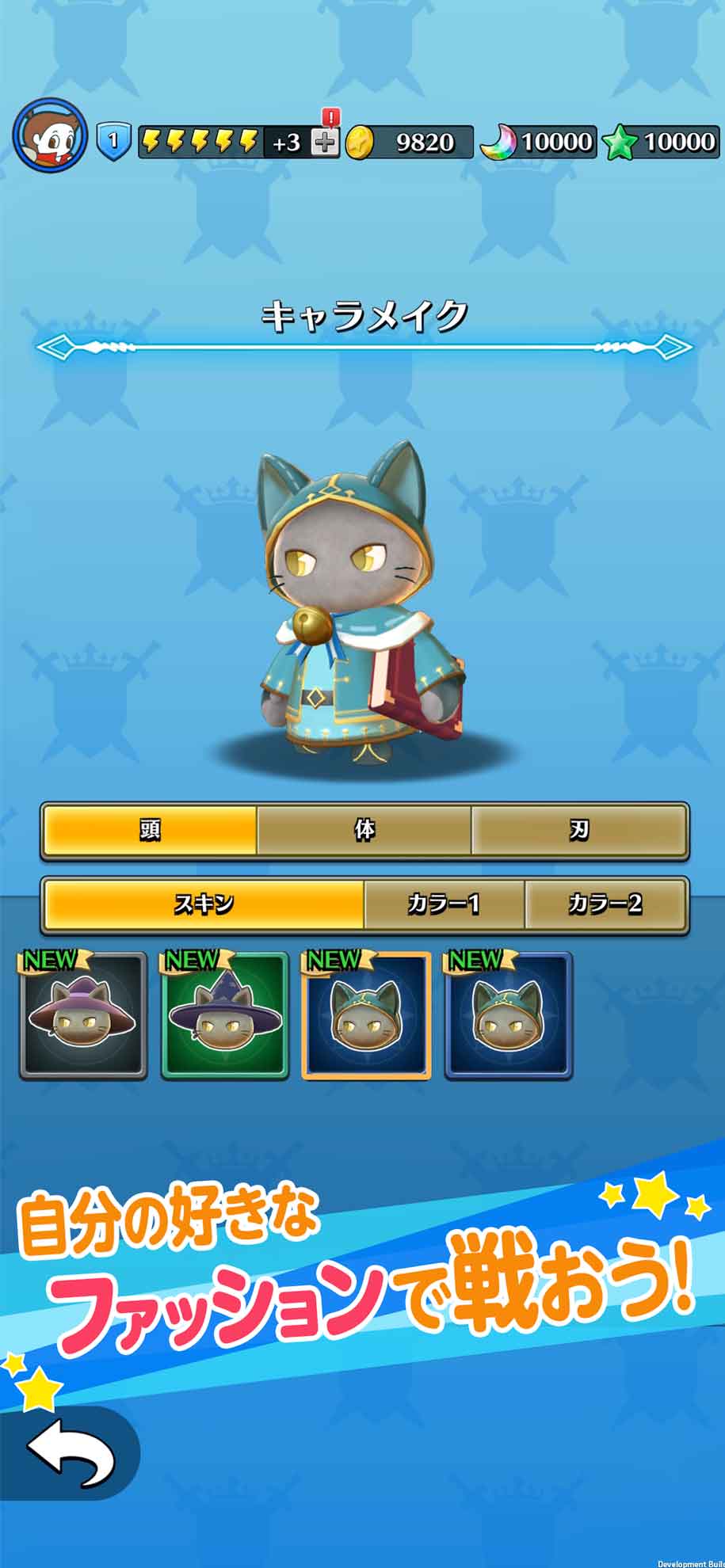
Task: Go back with the white arrow button
Action: 70,1453
